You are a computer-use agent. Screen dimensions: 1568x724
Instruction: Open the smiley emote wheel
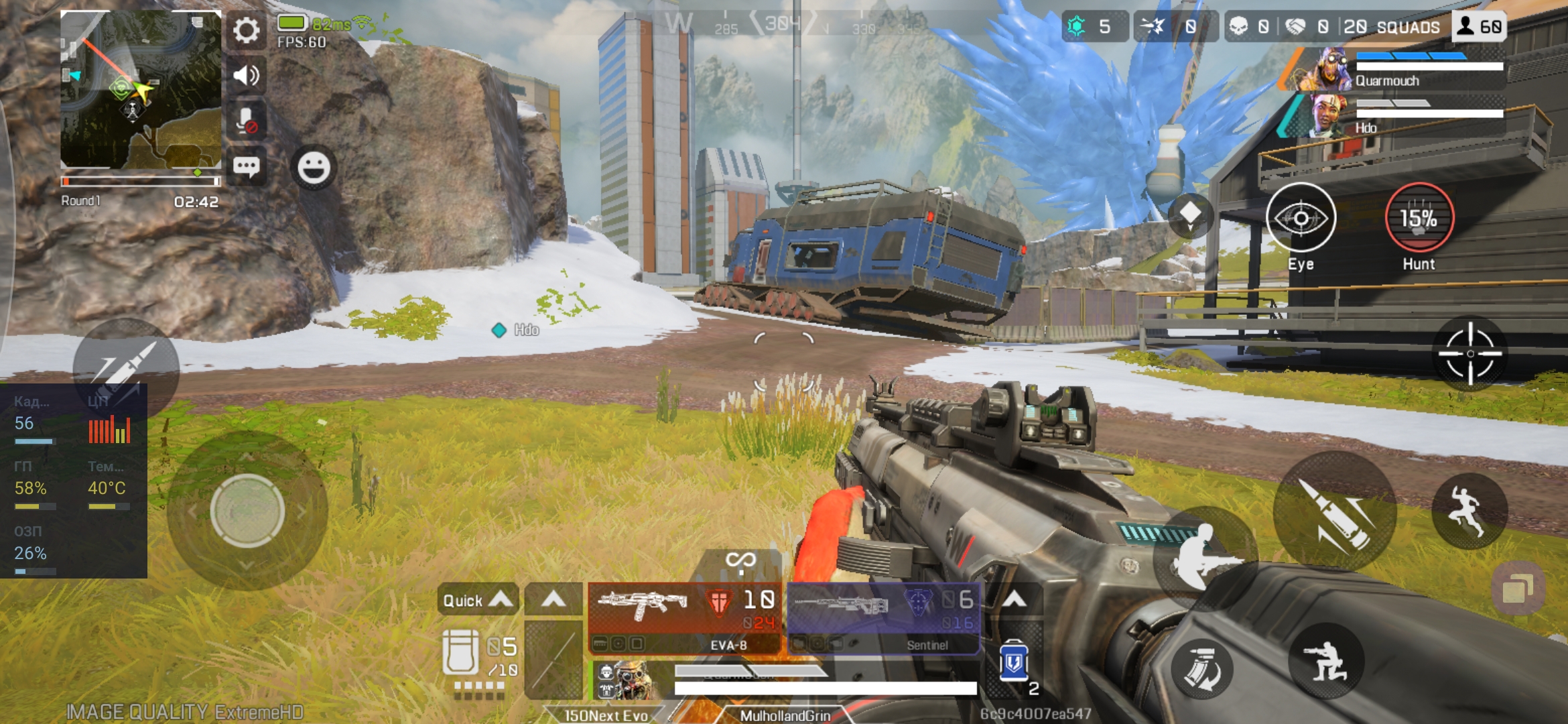[314, 168]
